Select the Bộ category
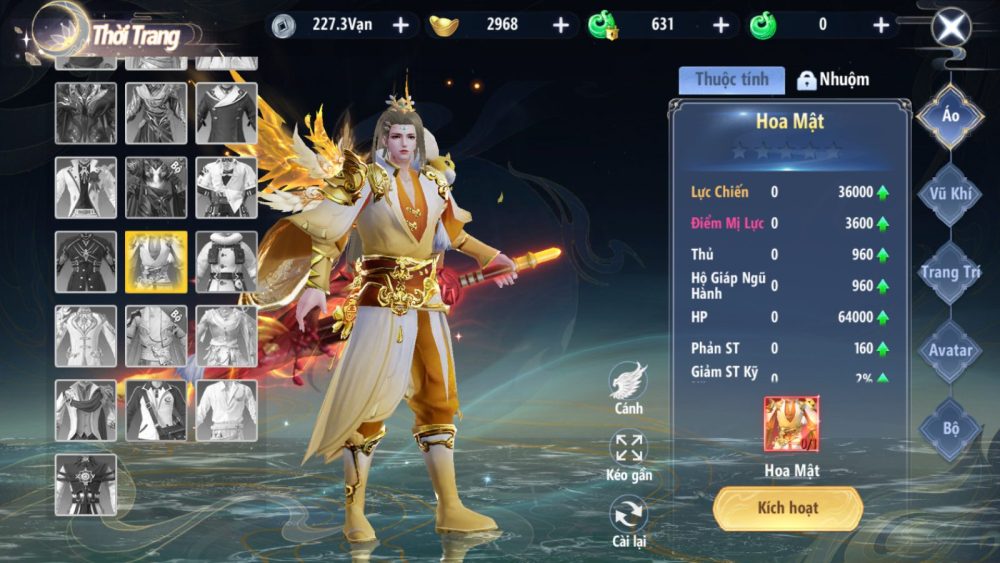Viewport: 1000px width, 563px height. point(950,428)
